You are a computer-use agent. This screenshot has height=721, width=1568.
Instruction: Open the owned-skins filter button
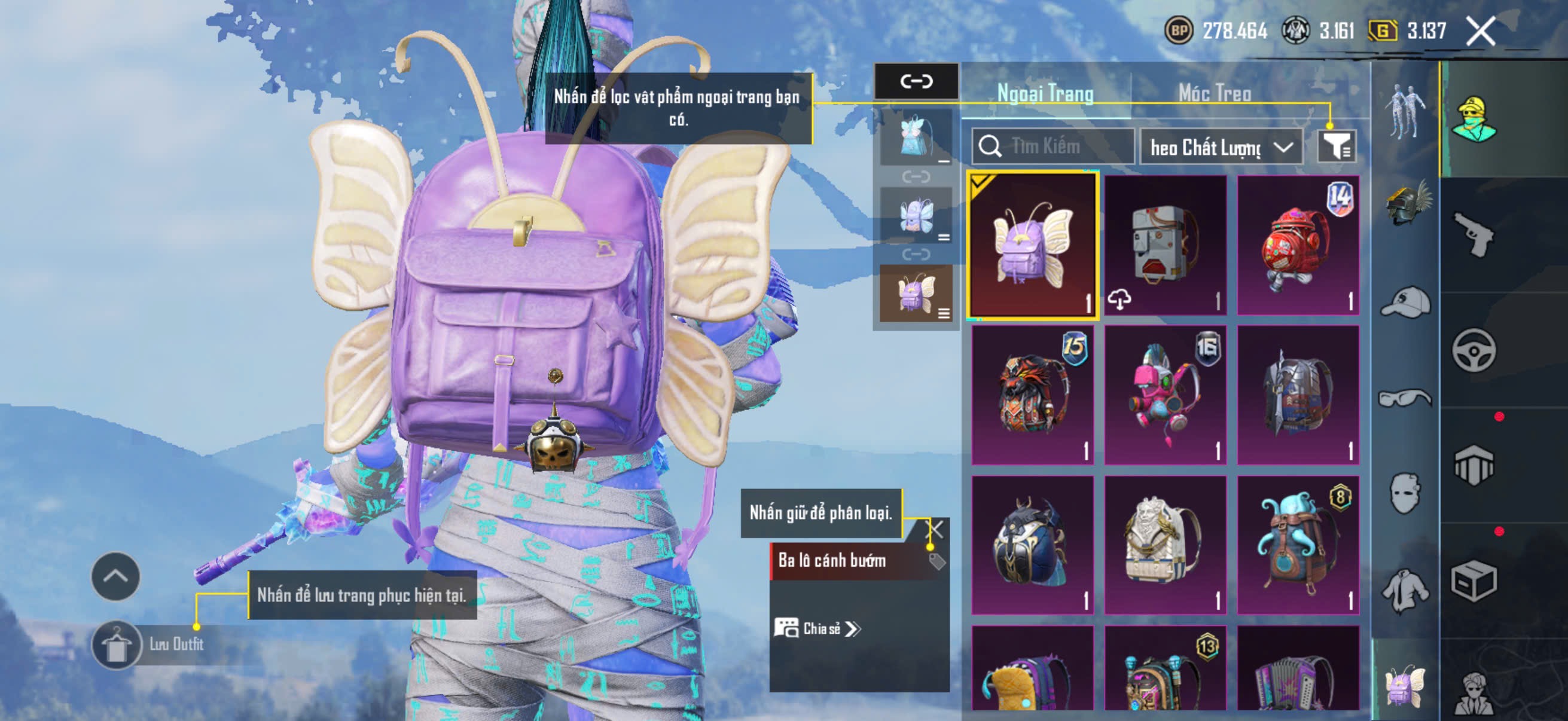[1336, 146]
